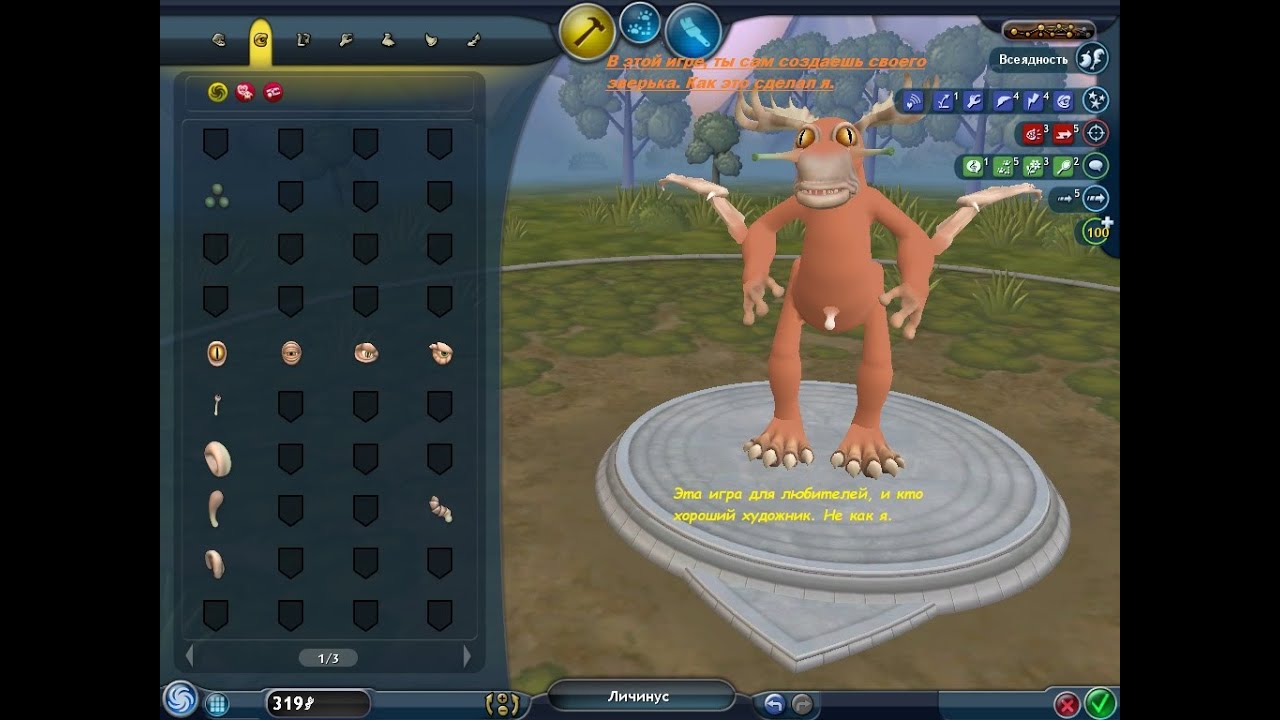Cancel with the red X button
The height and width of the screenshot is (720, 1280).
click(1067, 704)
